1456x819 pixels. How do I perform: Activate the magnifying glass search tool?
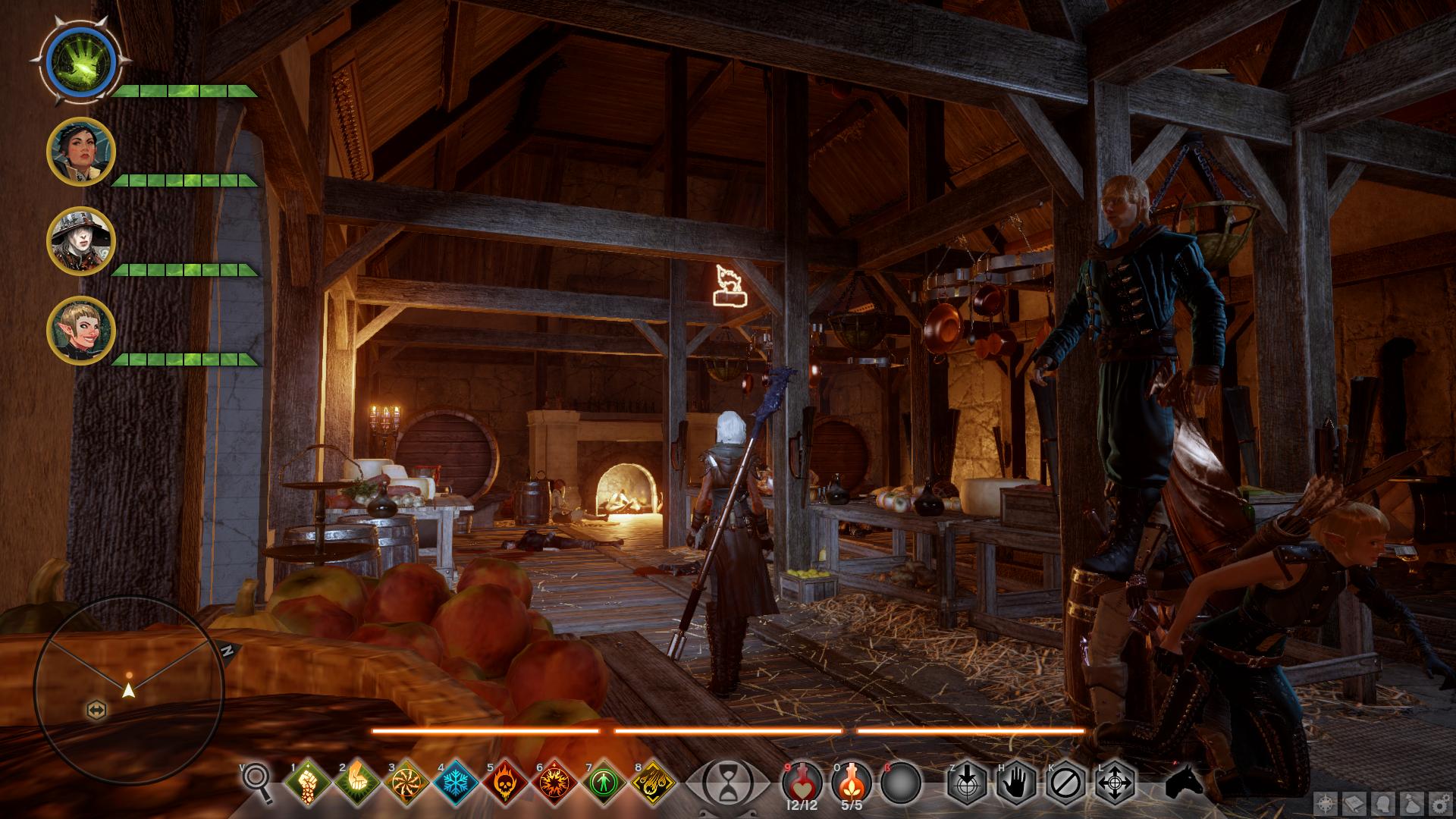pos(258,780)
